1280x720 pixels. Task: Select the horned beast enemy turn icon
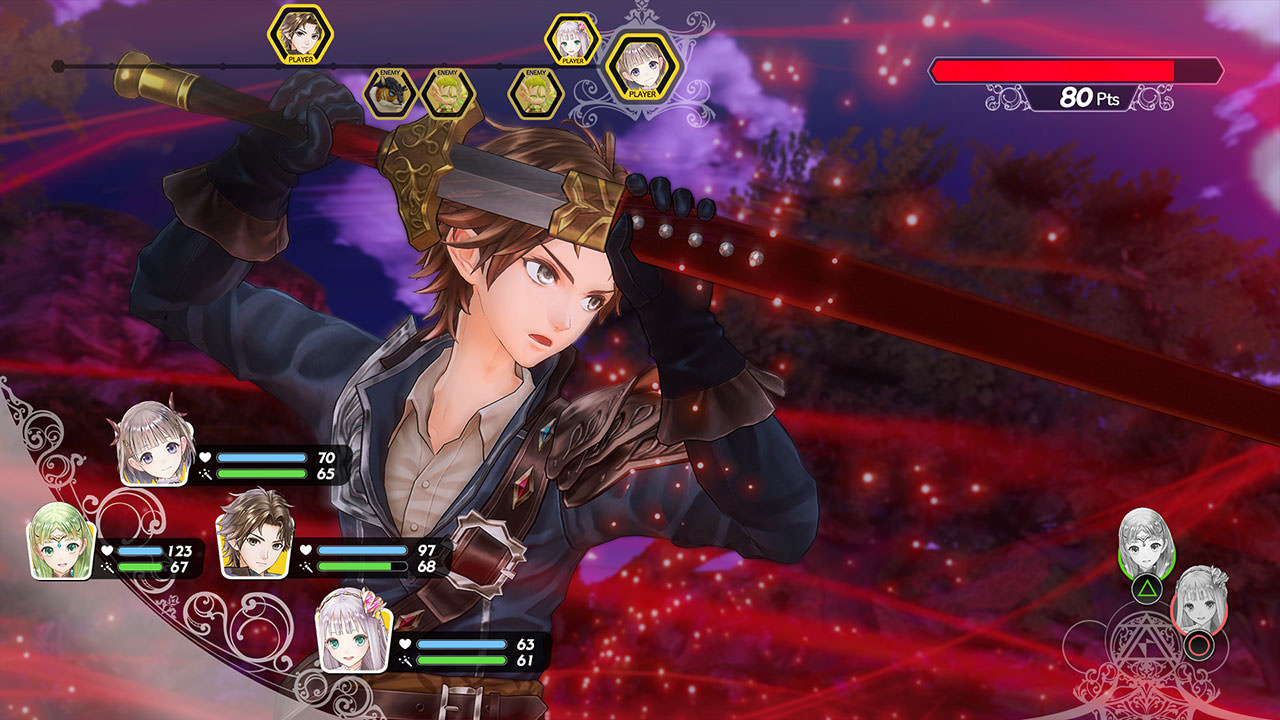(x=389, y=93)
